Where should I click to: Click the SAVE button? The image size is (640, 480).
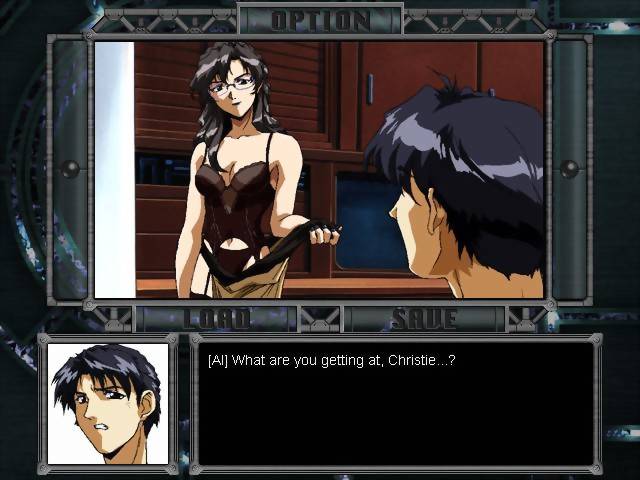[423, 319]
